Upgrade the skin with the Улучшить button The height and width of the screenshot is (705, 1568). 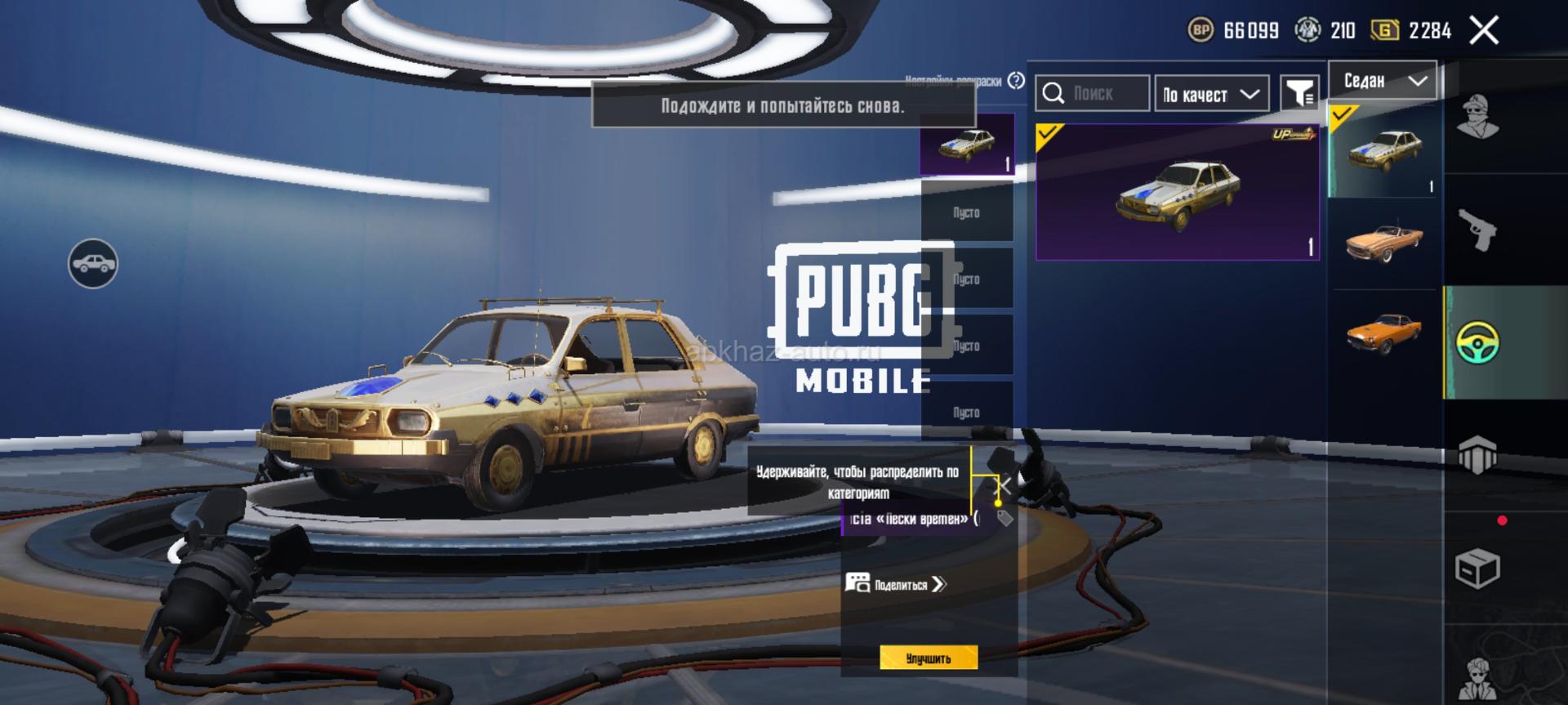(929, 658)
